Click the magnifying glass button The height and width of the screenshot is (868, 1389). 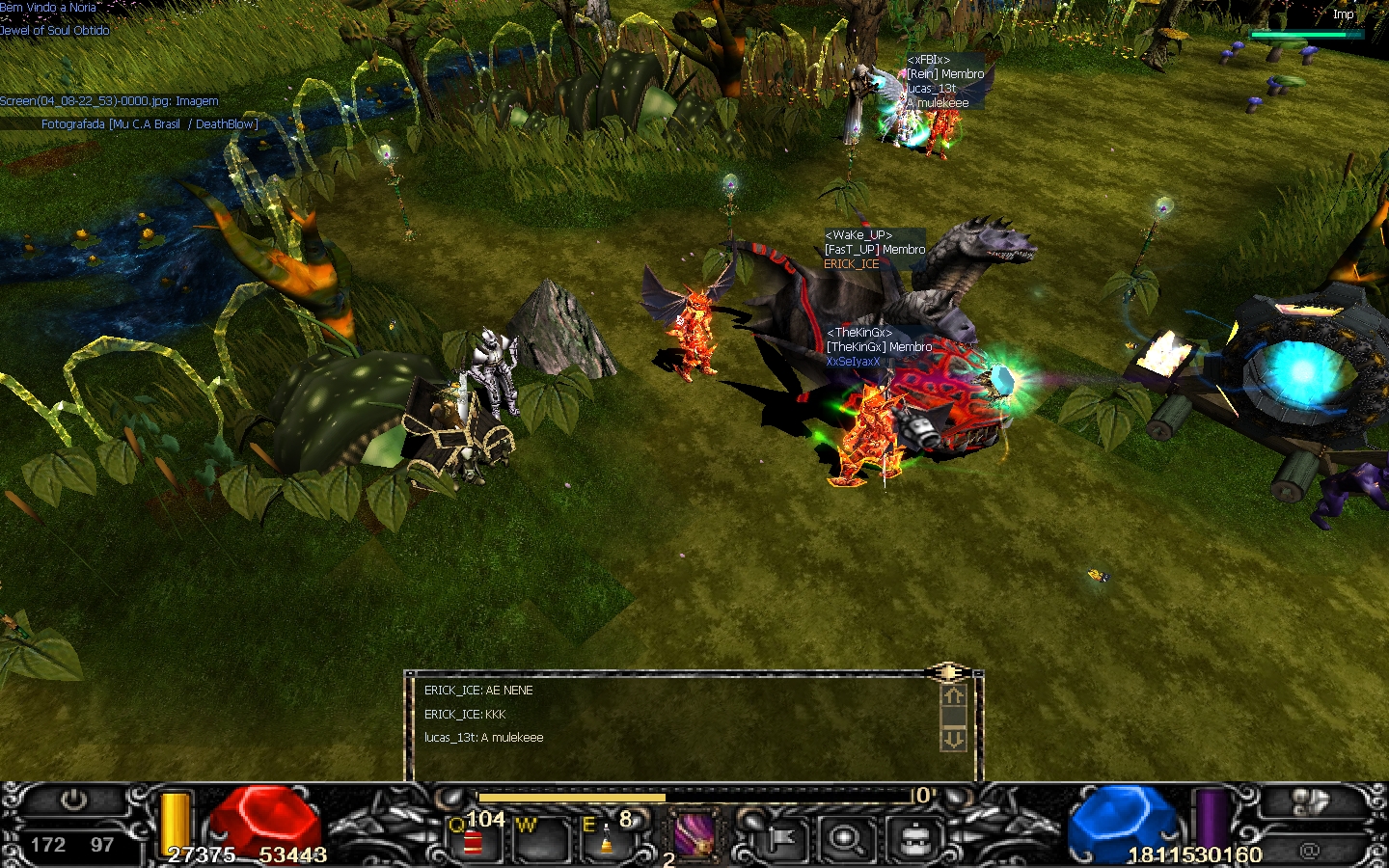coord(846,838)
